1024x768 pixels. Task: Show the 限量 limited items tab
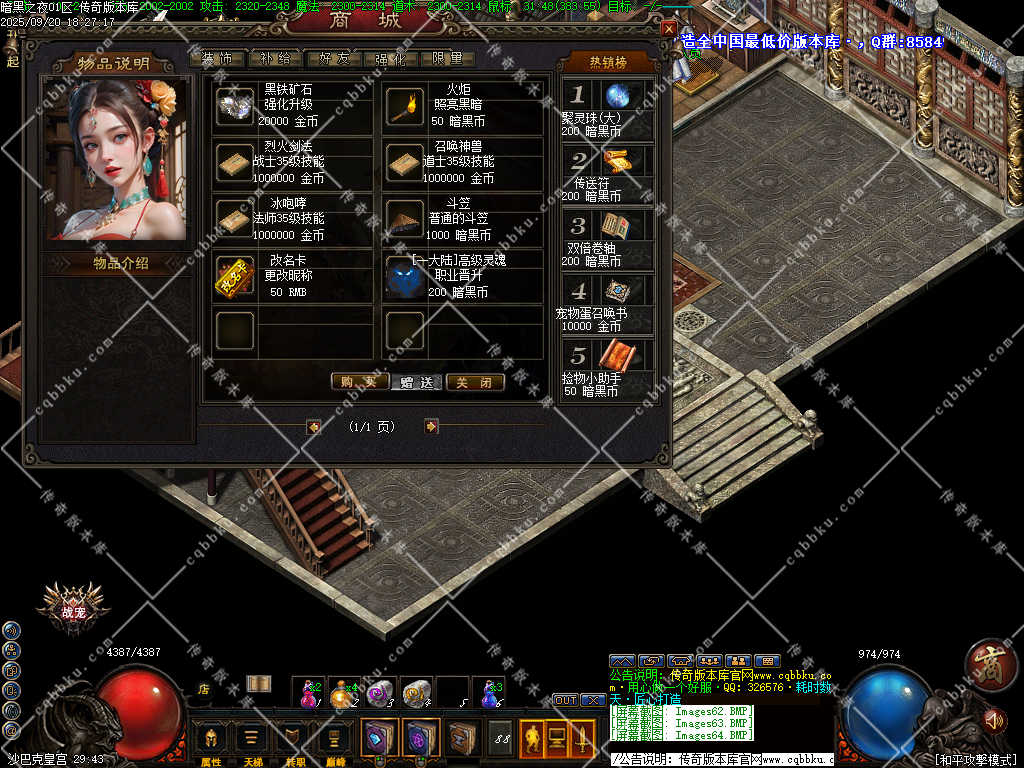(x=447, y=59)
